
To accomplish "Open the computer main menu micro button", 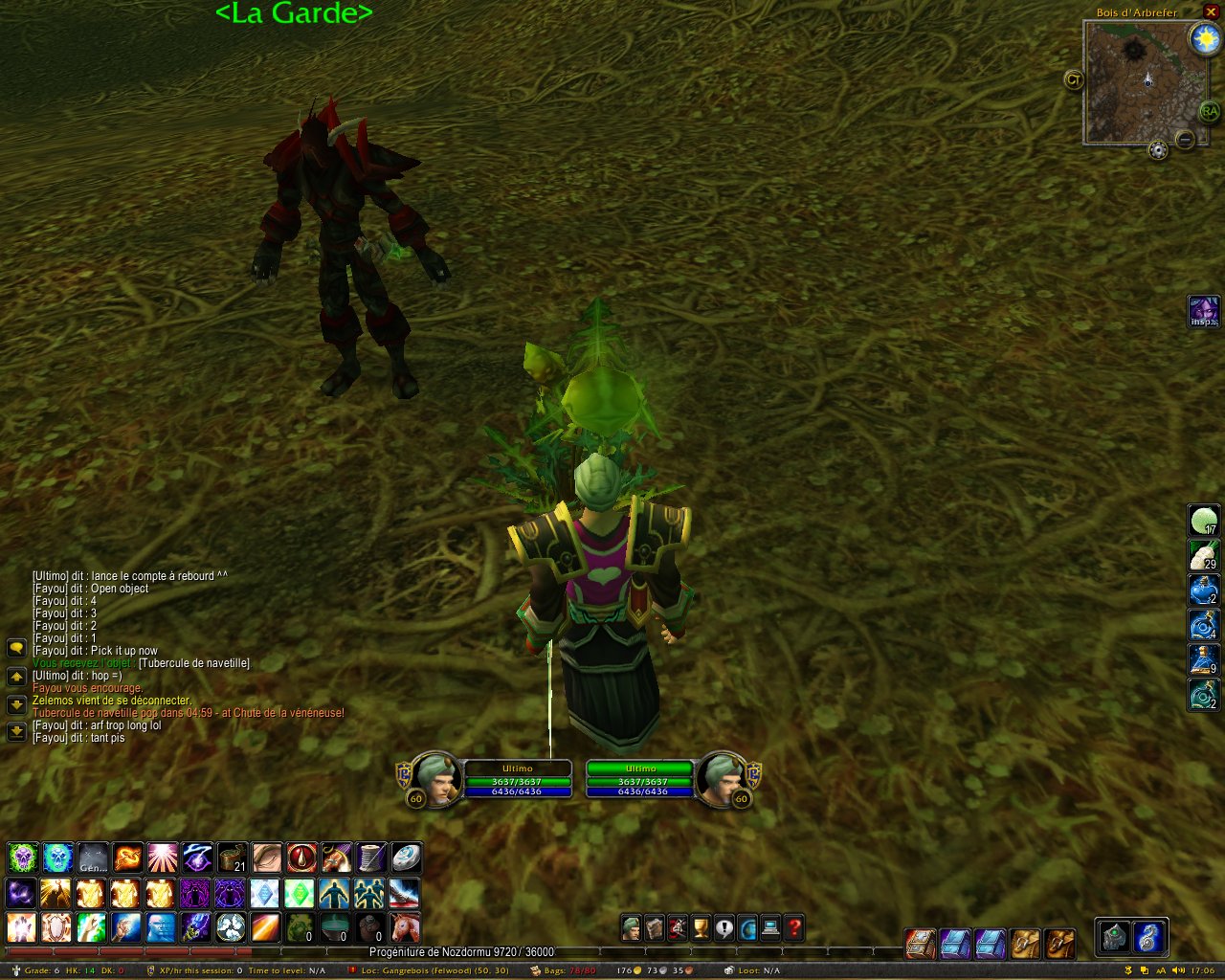I will (770, 927).
